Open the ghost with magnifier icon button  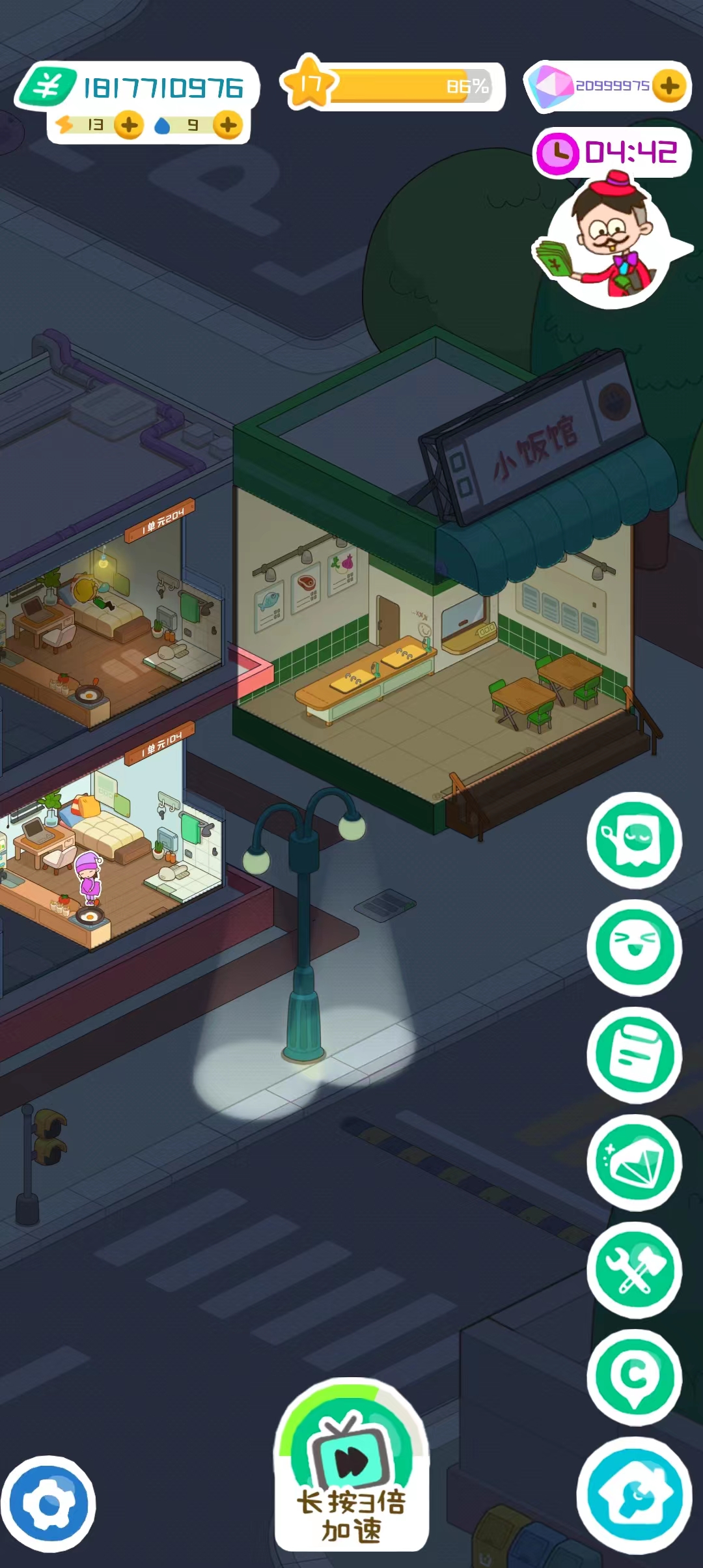tap(635, 840)
